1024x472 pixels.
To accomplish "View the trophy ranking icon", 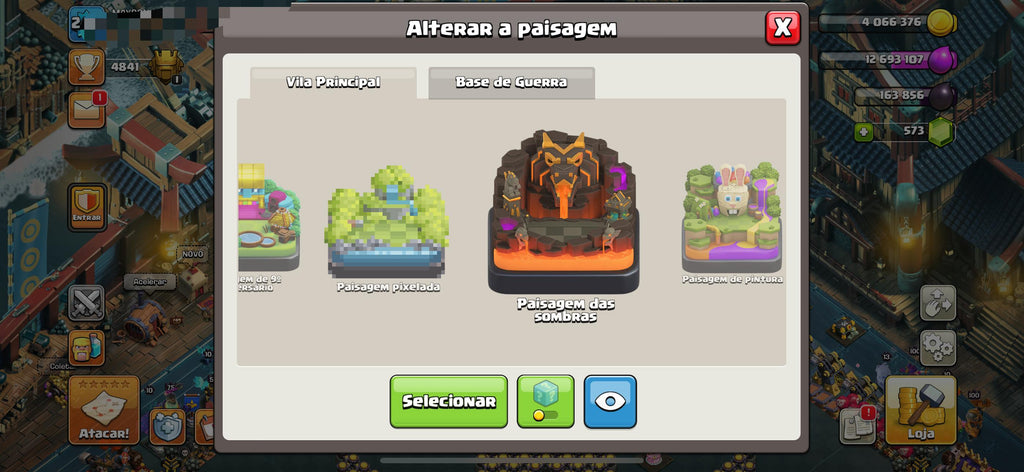I will tap(87, 66).
